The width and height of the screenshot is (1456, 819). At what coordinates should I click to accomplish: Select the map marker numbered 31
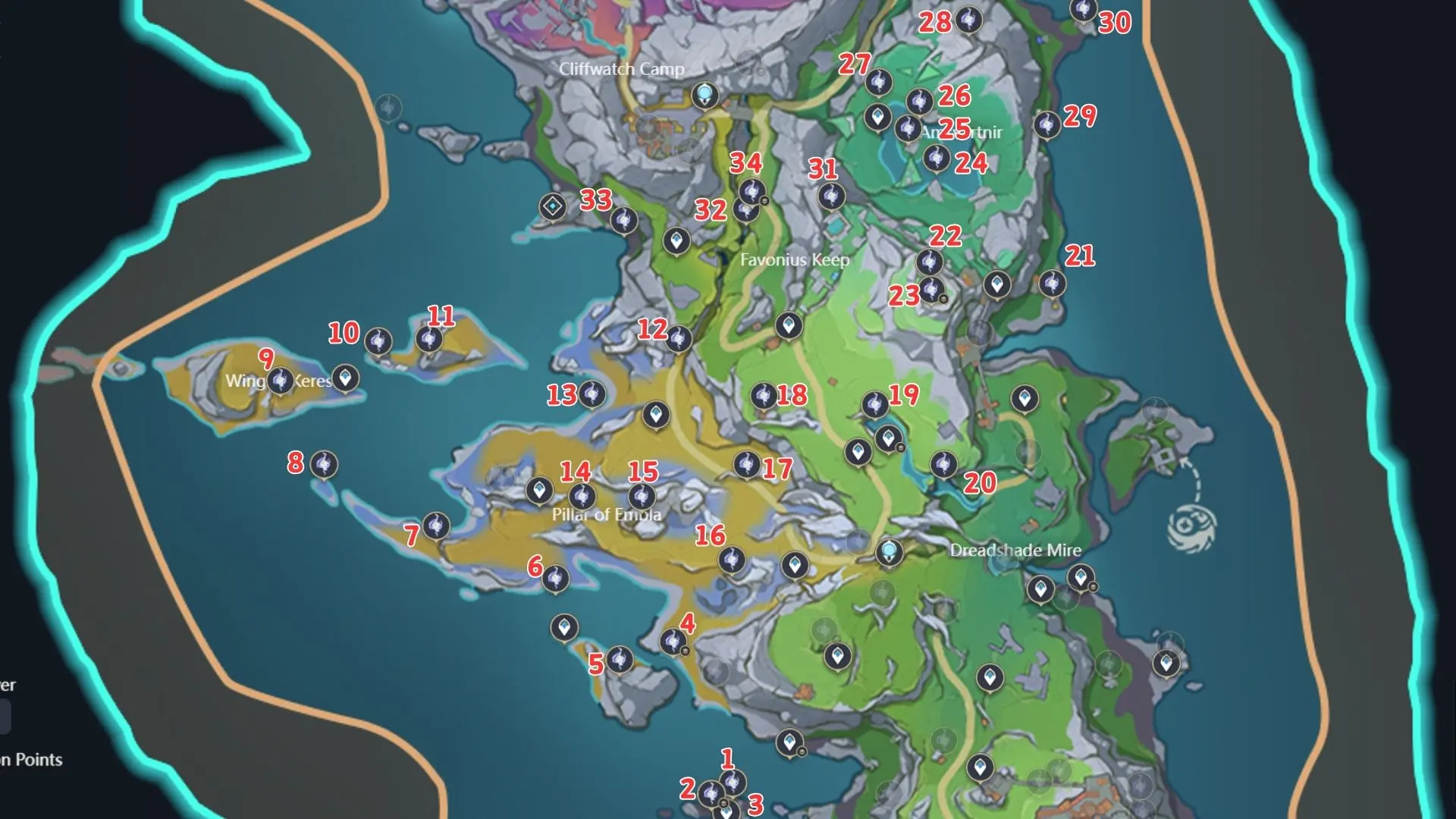(x=831, y=196)
